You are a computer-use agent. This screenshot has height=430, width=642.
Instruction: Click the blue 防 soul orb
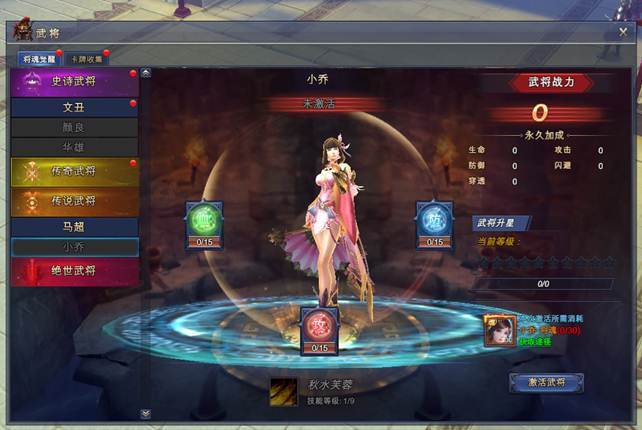click(x=434, y=220)
